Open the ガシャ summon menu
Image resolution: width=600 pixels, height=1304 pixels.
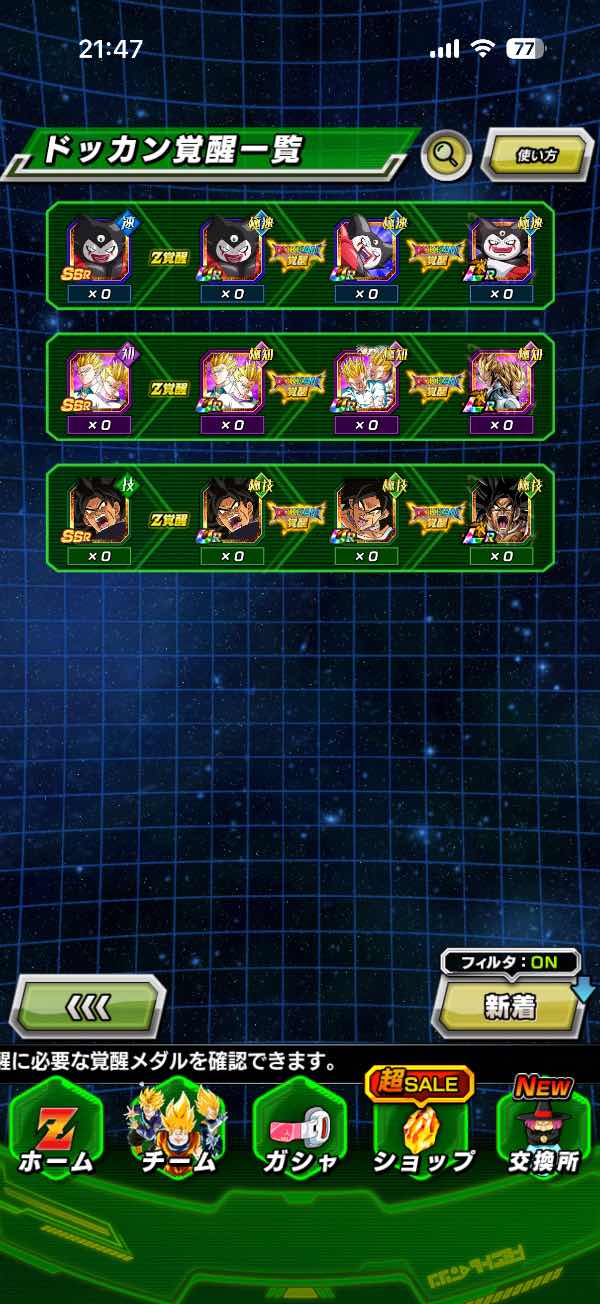[300, 1135]
